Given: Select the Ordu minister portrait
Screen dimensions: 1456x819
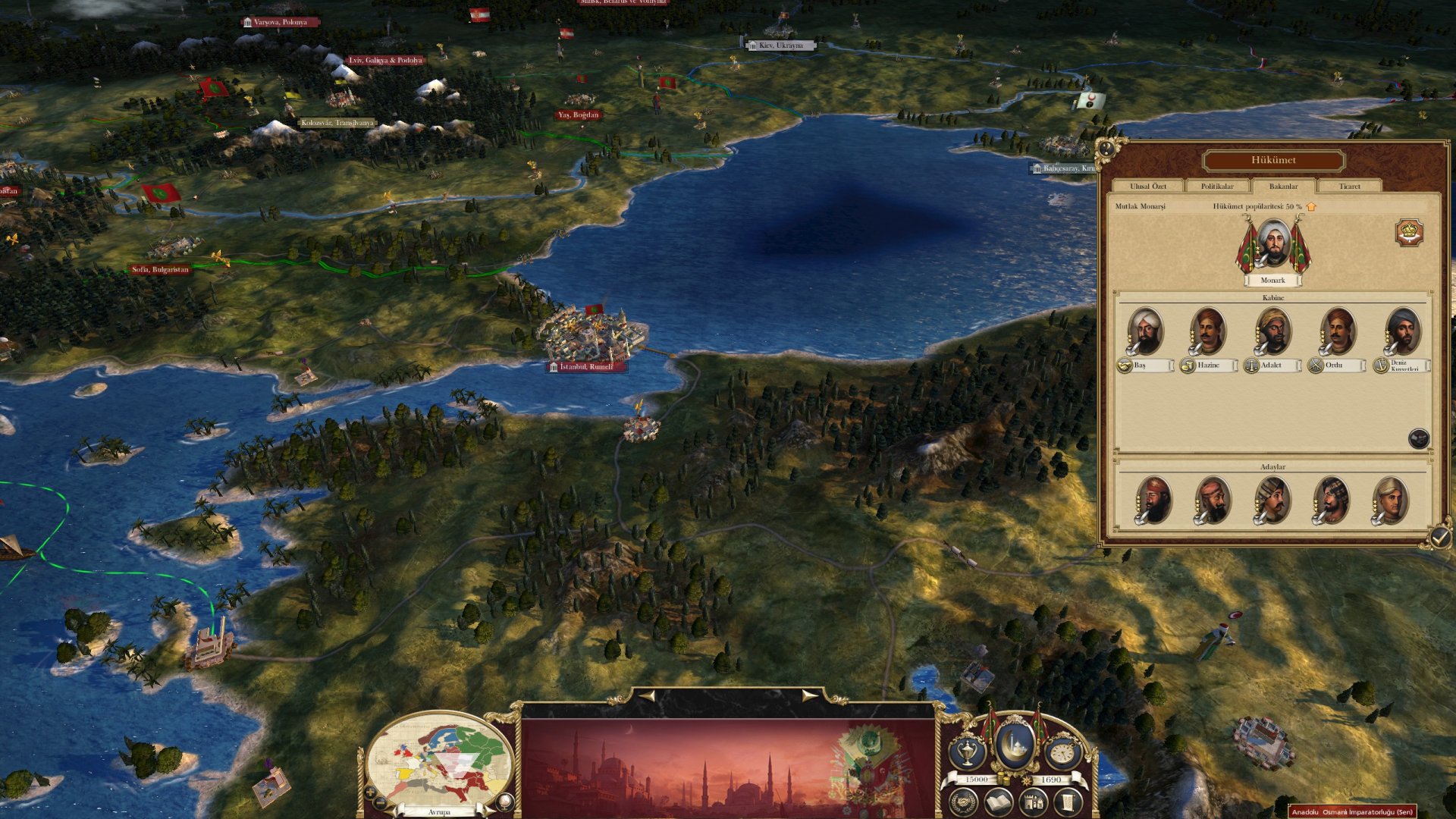Looking at the screenshot, I should [x=1337, y=331].
